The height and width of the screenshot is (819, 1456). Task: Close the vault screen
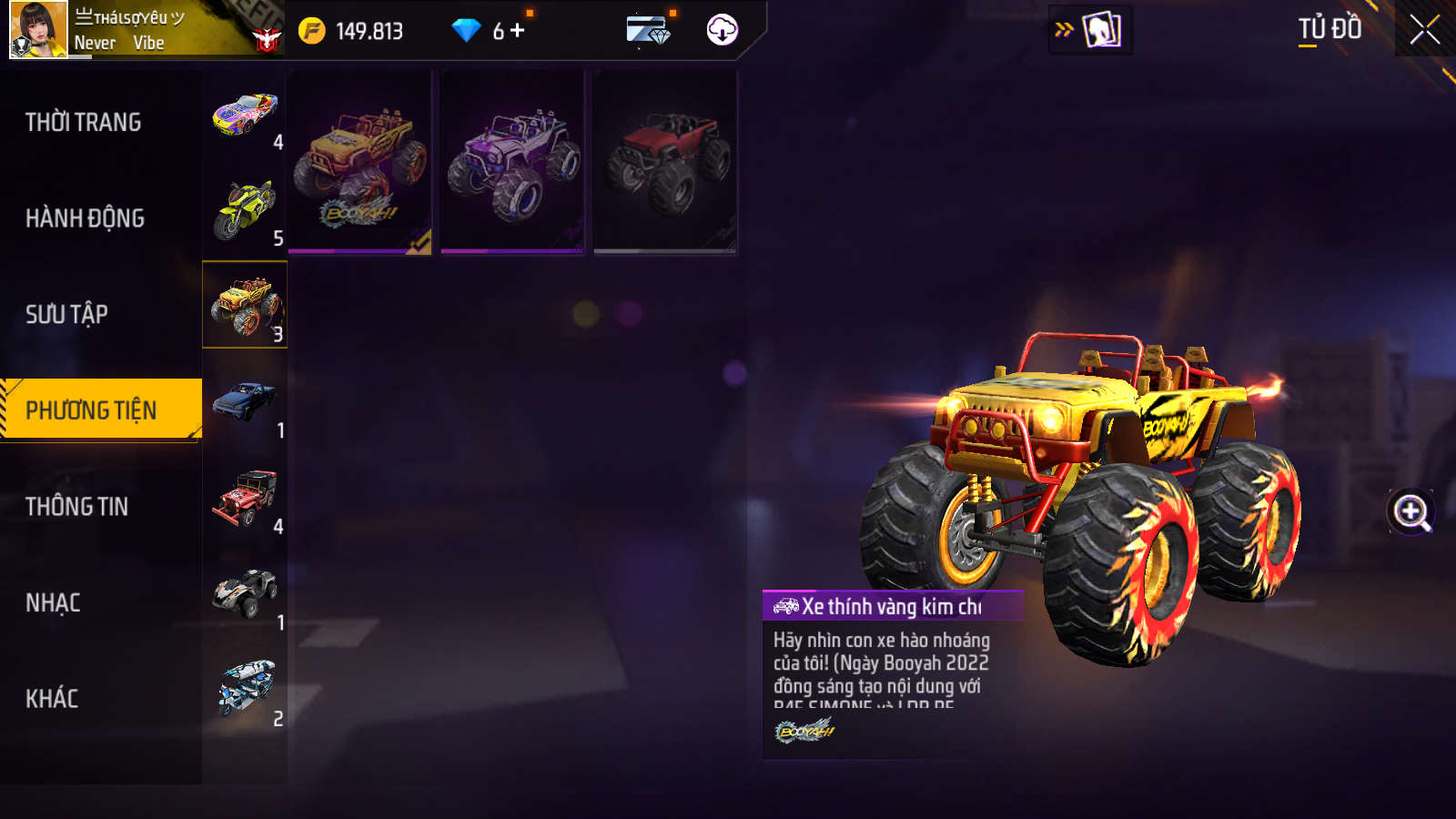coord(1424,30)
